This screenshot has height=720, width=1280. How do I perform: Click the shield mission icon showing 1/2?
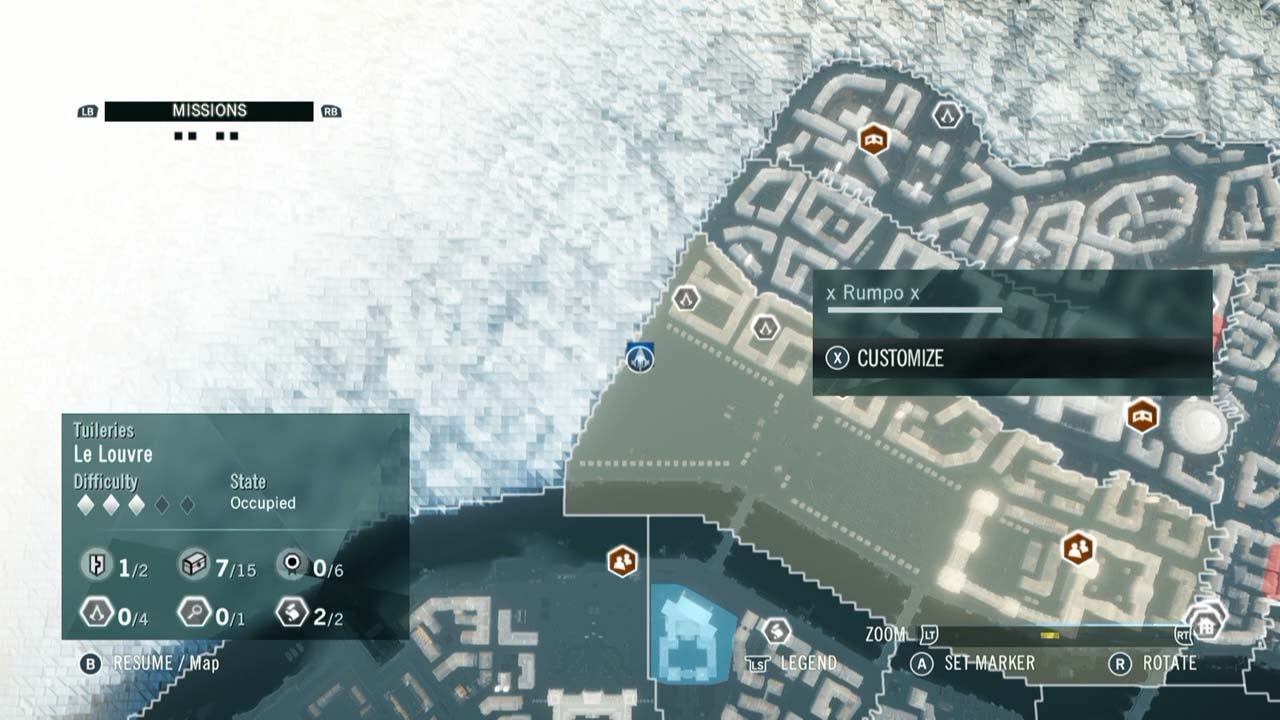click(x=95, y=565)
